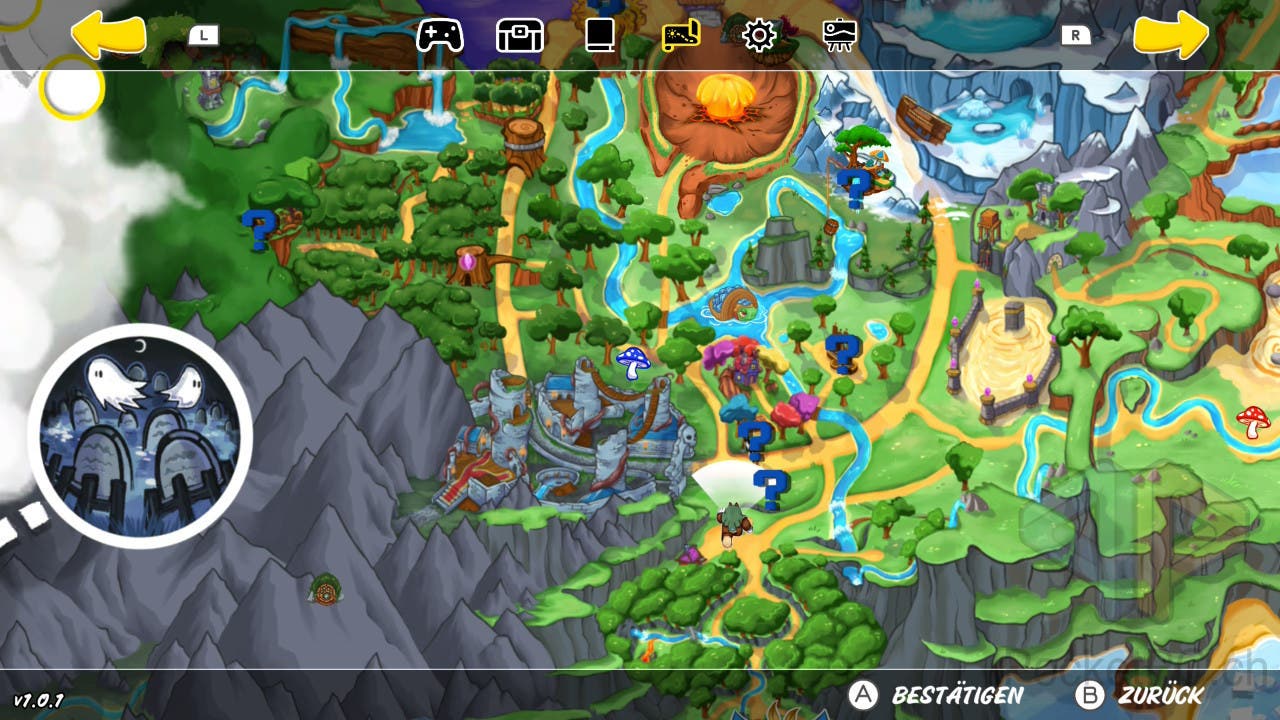Select the question mark at the dark forest edge
Viewport: 1280px width, 720px height.
tap(256, 229)
